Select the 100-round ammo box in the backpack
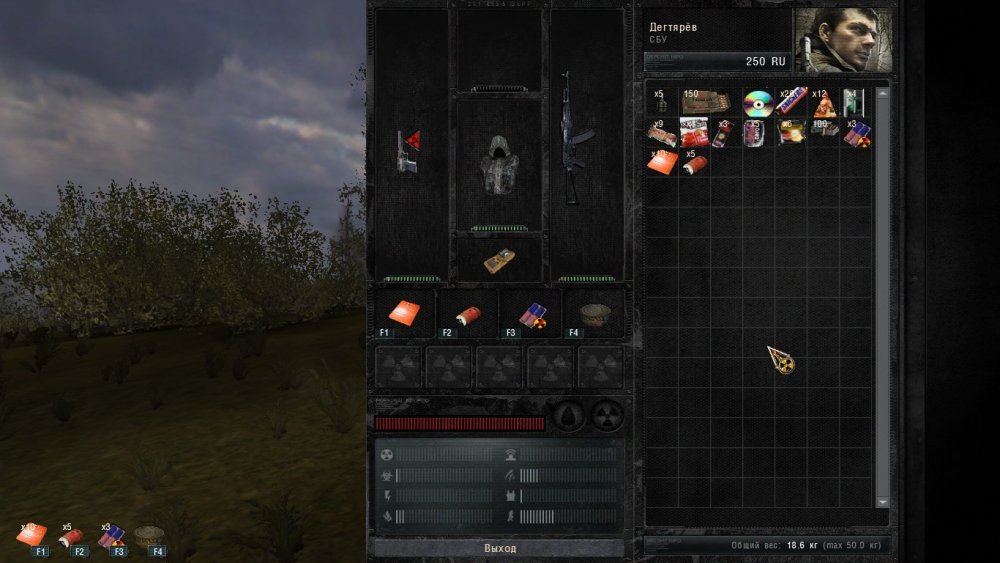 click(824, 131)
